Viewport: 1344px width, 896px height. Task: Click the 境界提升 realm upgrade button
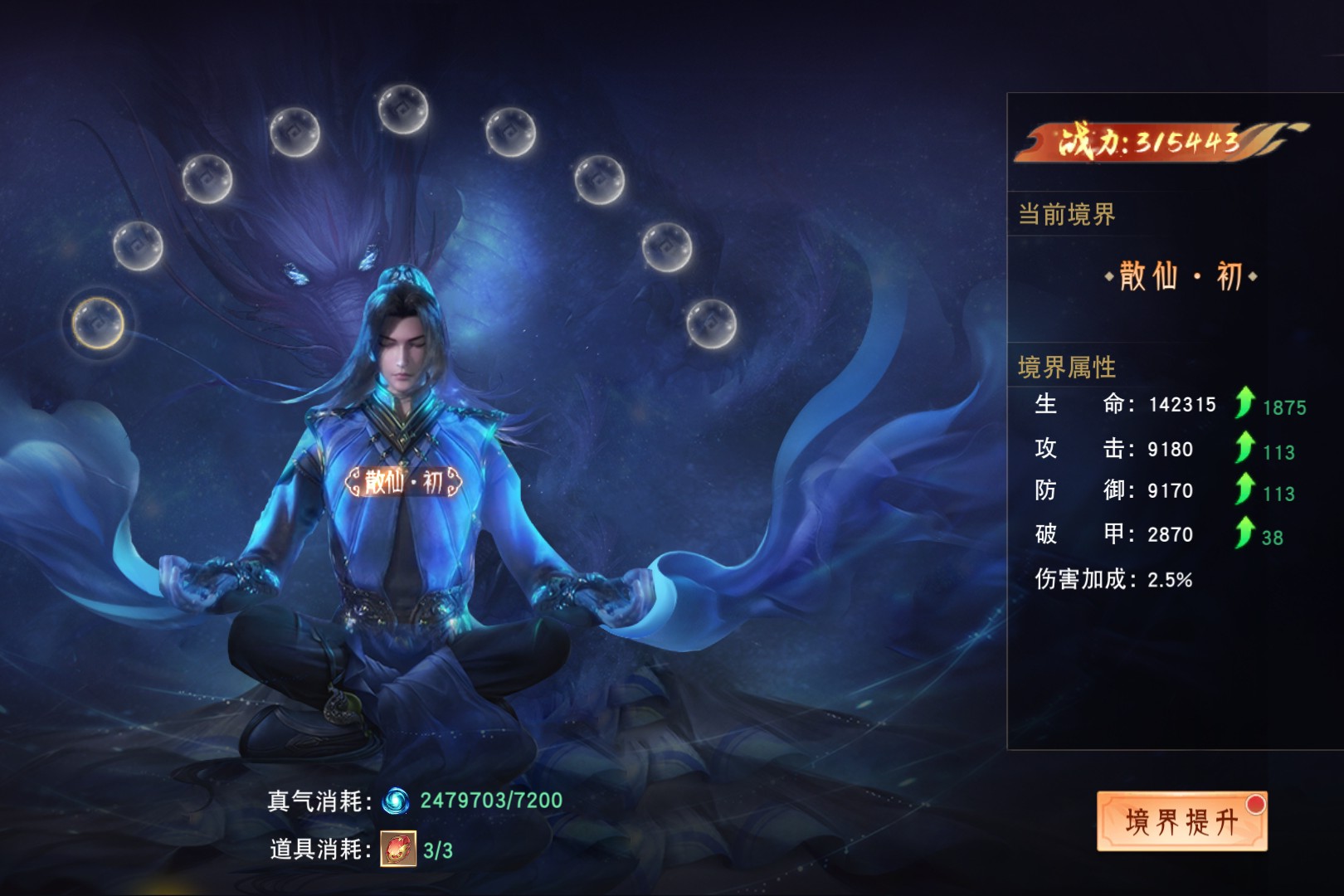coord(1181,821)
